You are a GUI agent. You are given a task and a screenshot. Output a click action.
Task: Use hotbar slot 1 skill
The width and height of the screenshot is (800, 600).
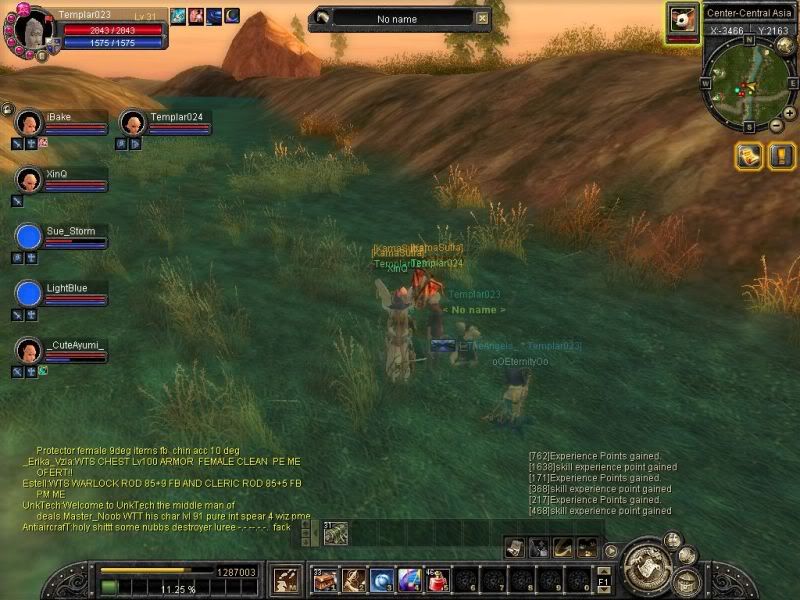click(x=326, y=579)
